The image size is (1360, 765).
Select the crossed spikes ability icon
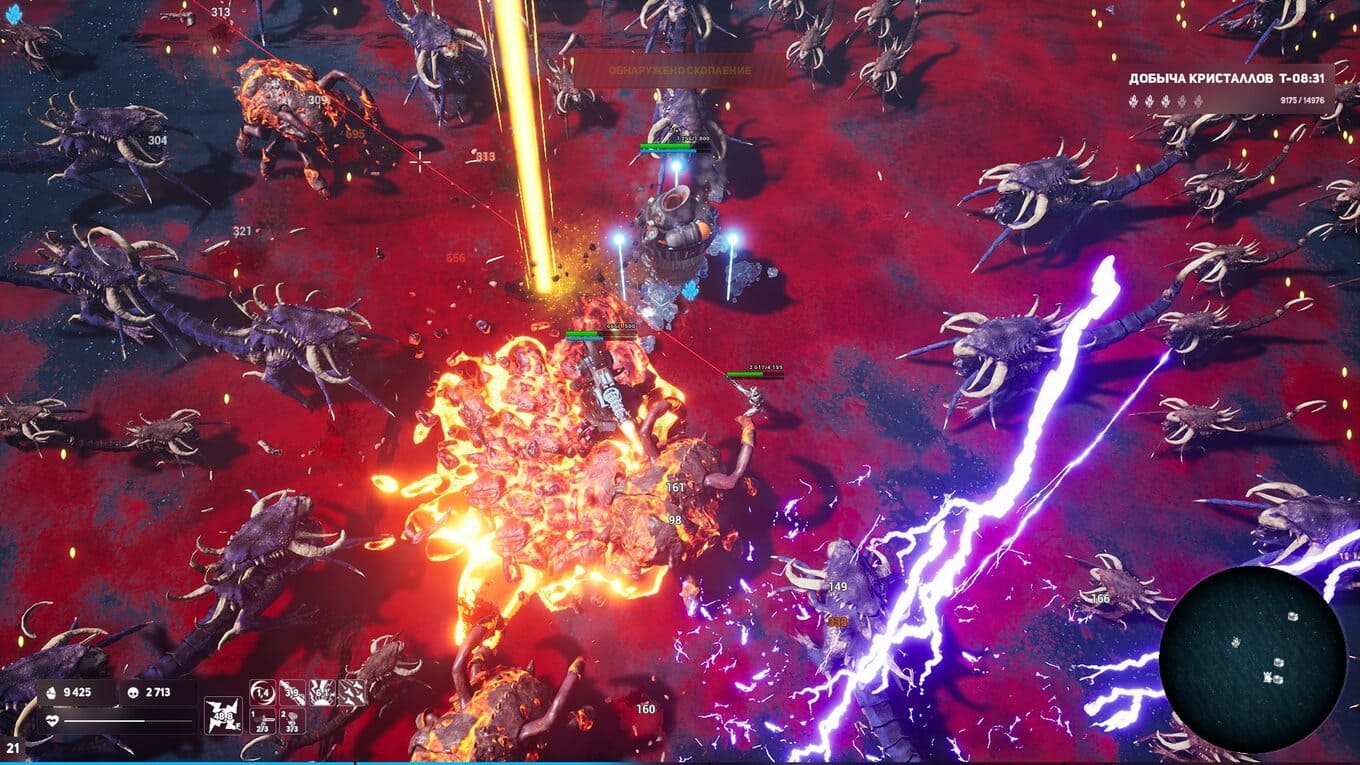click(351, 692)
